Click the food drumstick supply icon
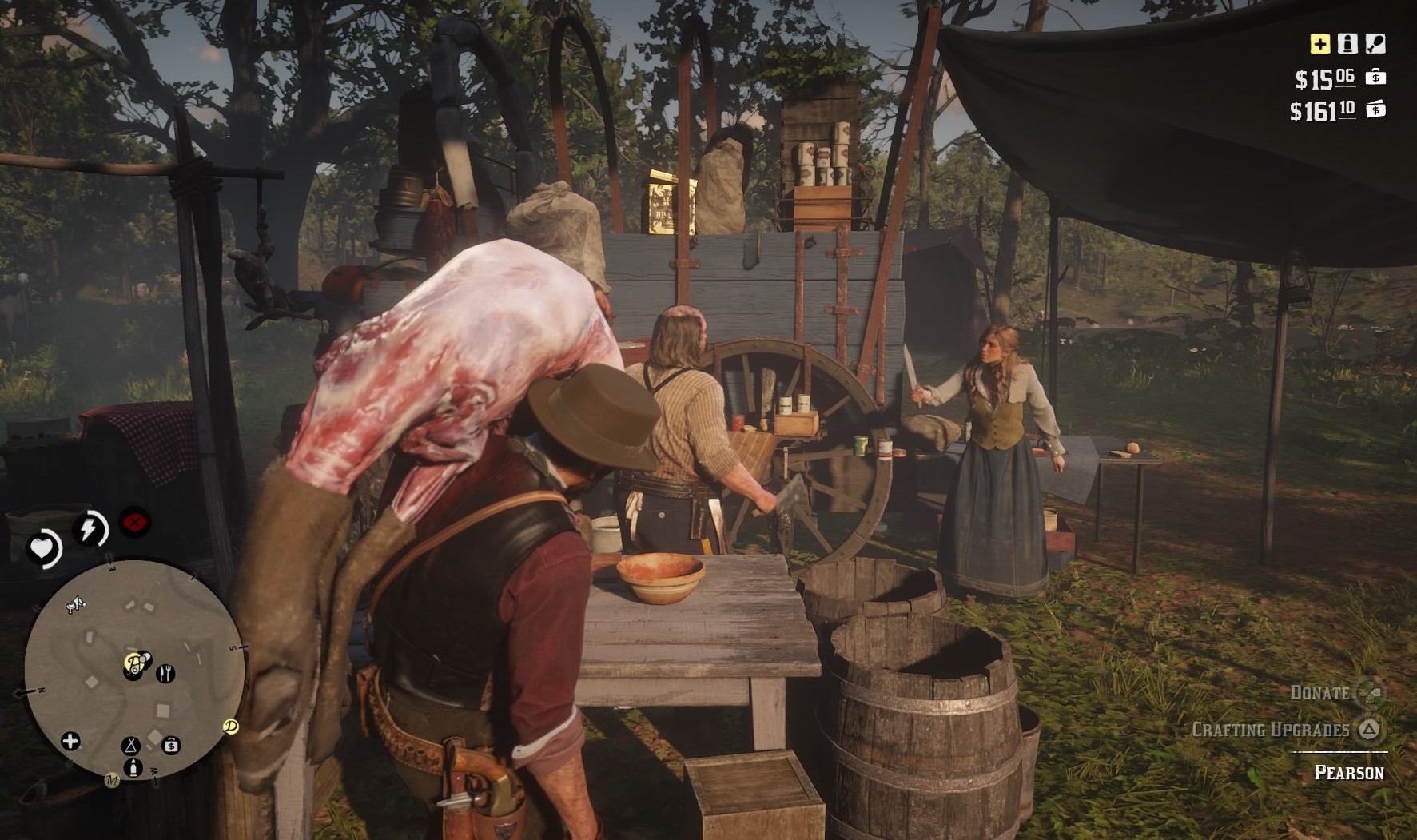The image size is (1417, 840). coord(1375,44)
